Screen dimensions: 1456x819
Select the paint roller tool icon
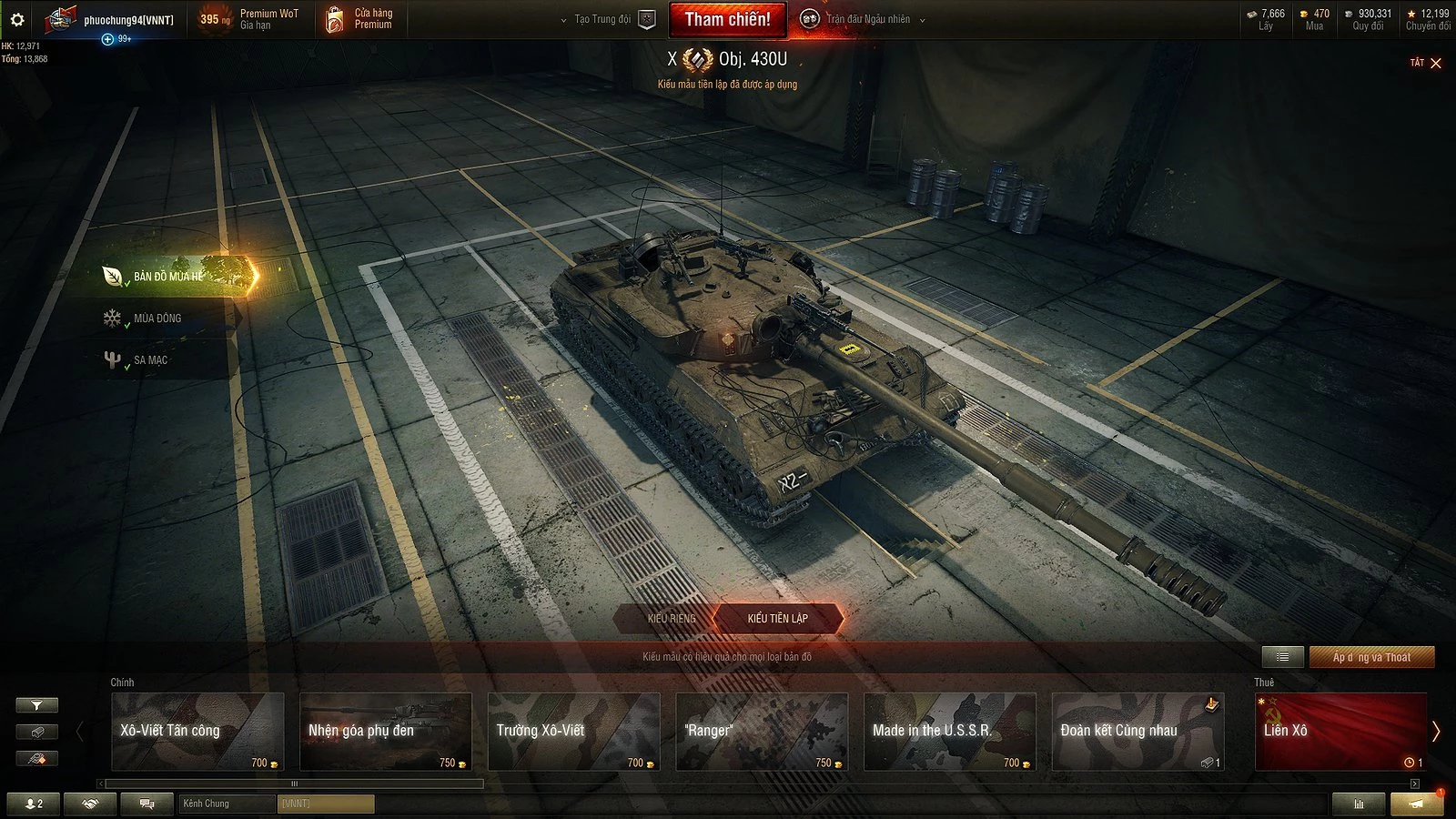36,732
